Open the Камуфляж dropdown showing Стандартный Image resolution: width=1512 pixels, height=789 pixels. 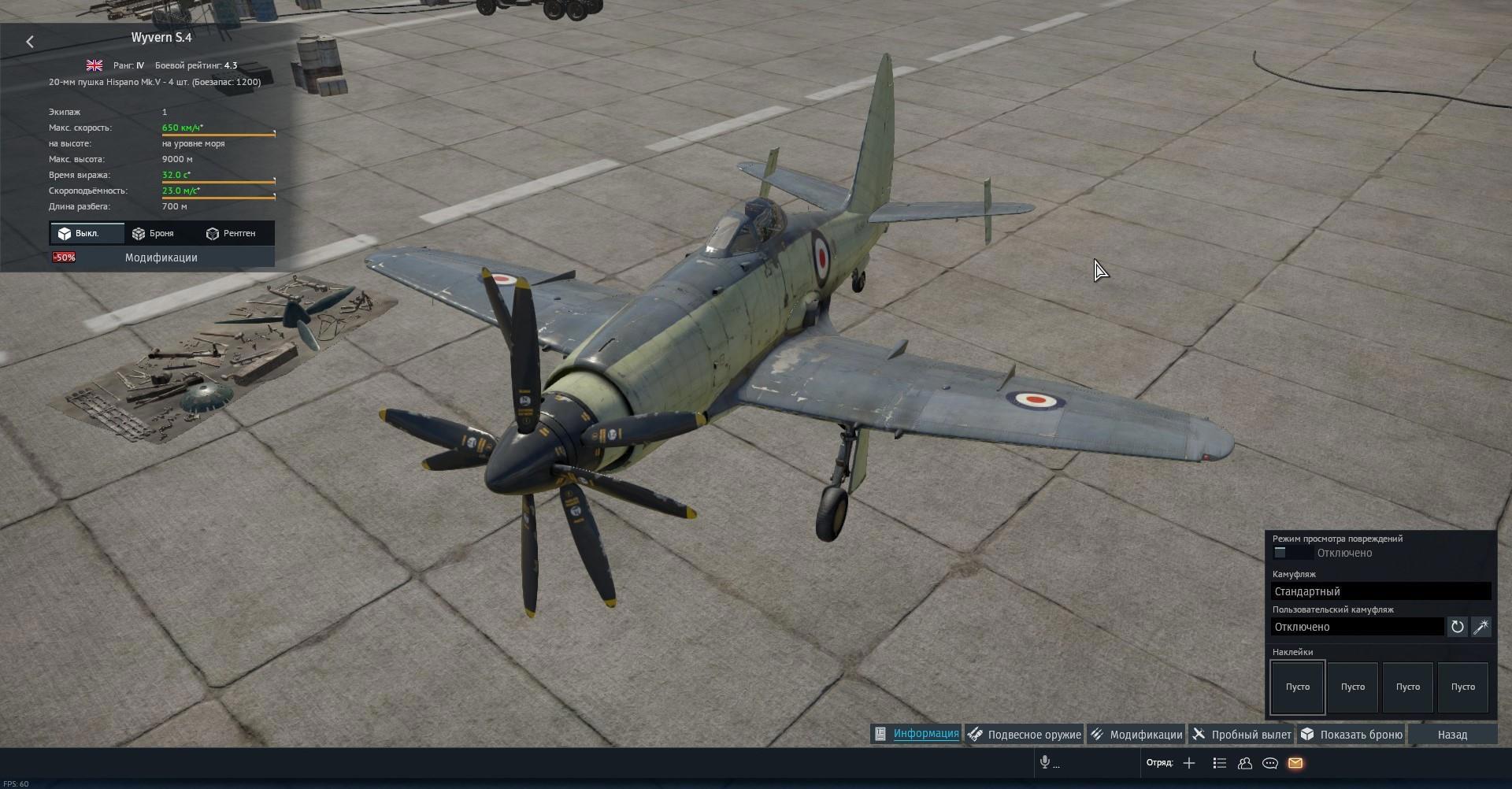tap(1380, 591)
